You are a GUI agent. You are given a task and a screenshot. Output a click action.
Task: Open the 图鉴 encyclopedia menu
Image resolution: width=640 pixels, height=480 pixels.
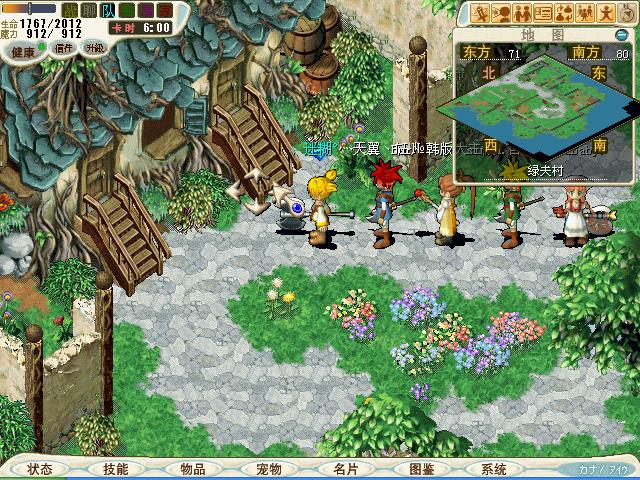pos(421,469)
